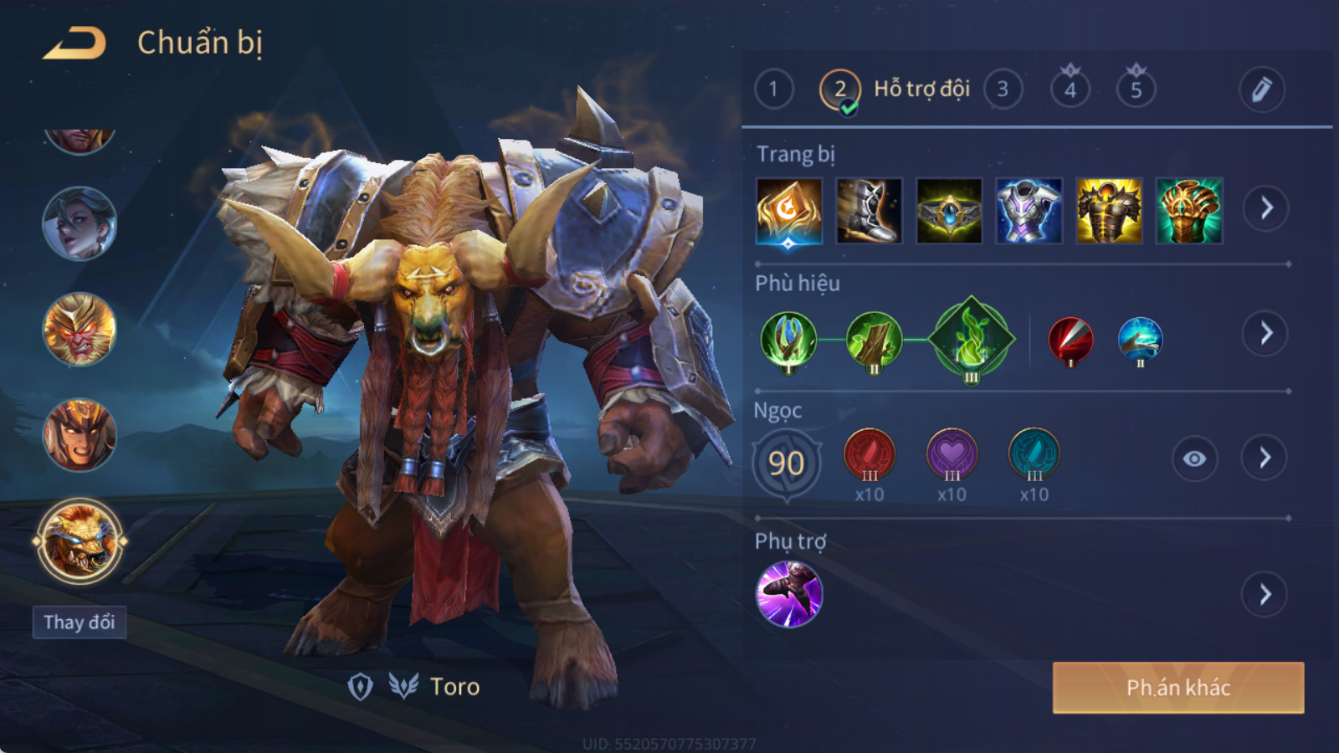Select the armored boots equipment item
1339x753 pixels.
click(x=869, y=211)
